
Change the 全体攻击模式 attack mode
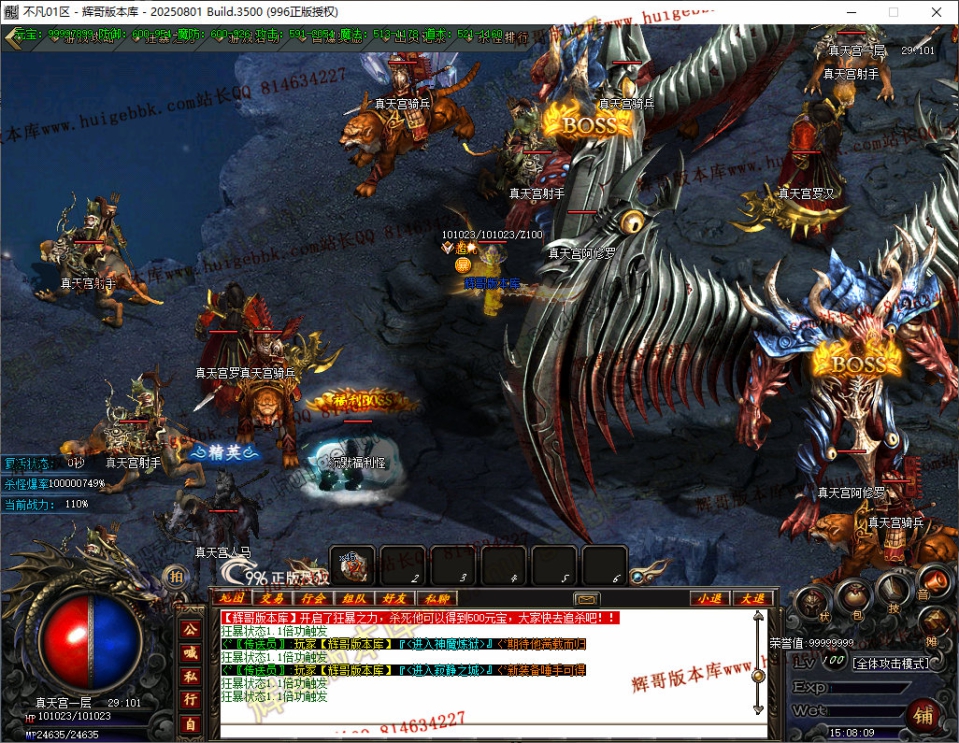coord(890,663)
